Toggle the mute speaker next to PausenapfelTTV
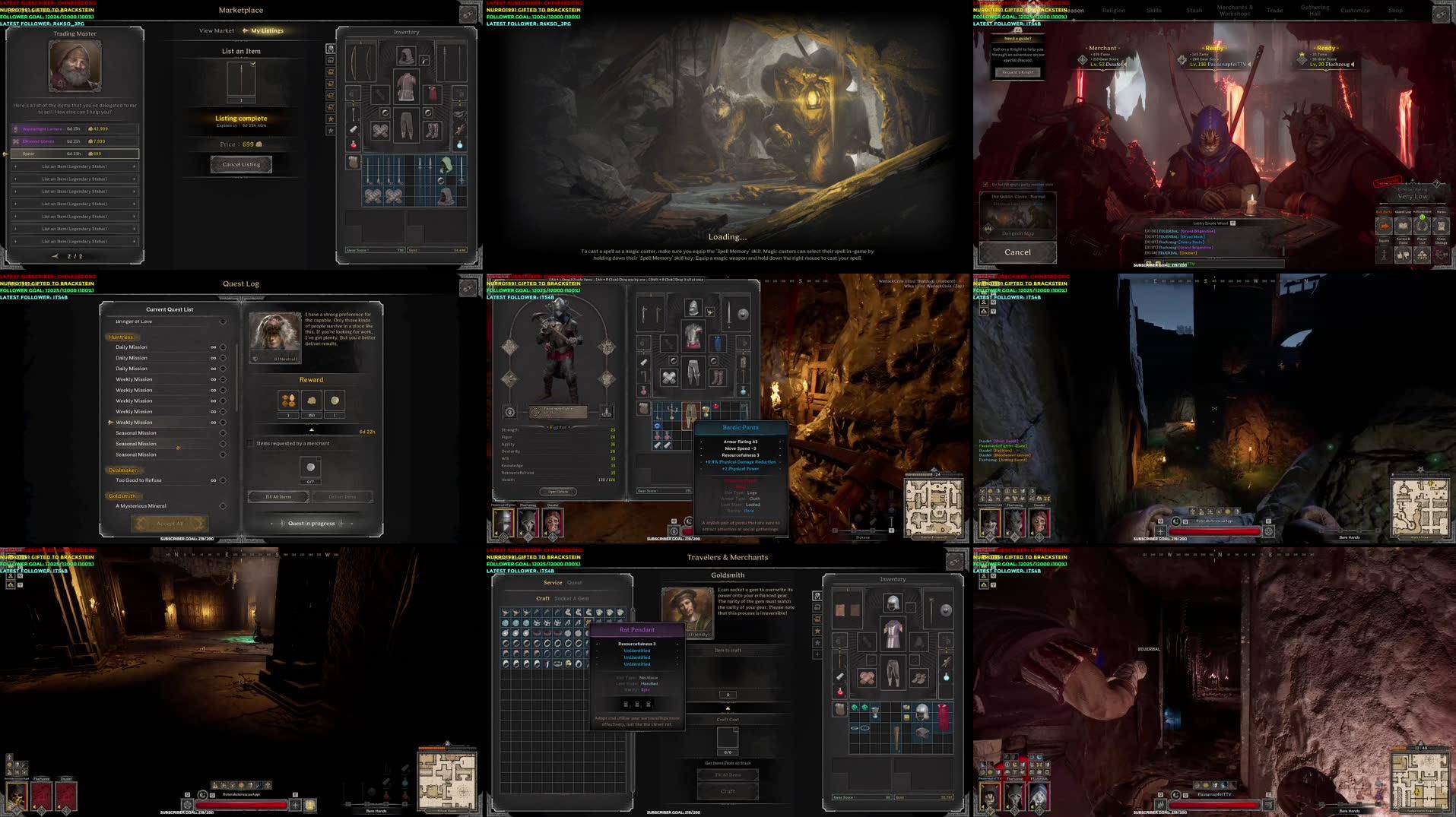Viewport: 1456px width, 817px height. [x=1249, y=65]
